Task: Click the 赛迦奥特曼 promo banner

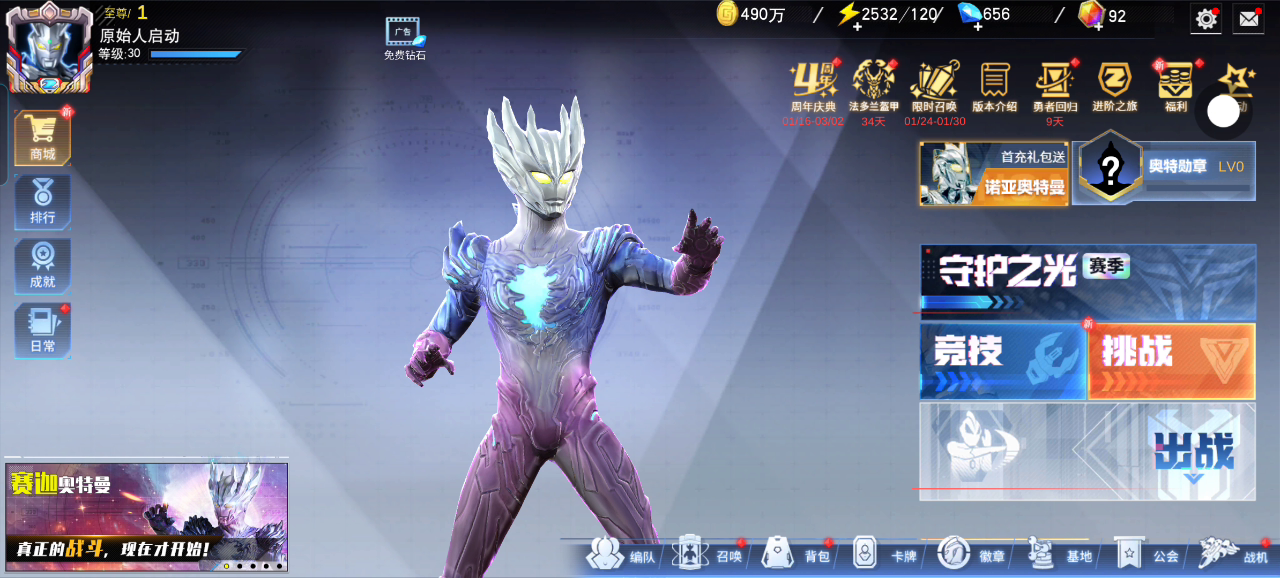Action: tap(146, 515)
